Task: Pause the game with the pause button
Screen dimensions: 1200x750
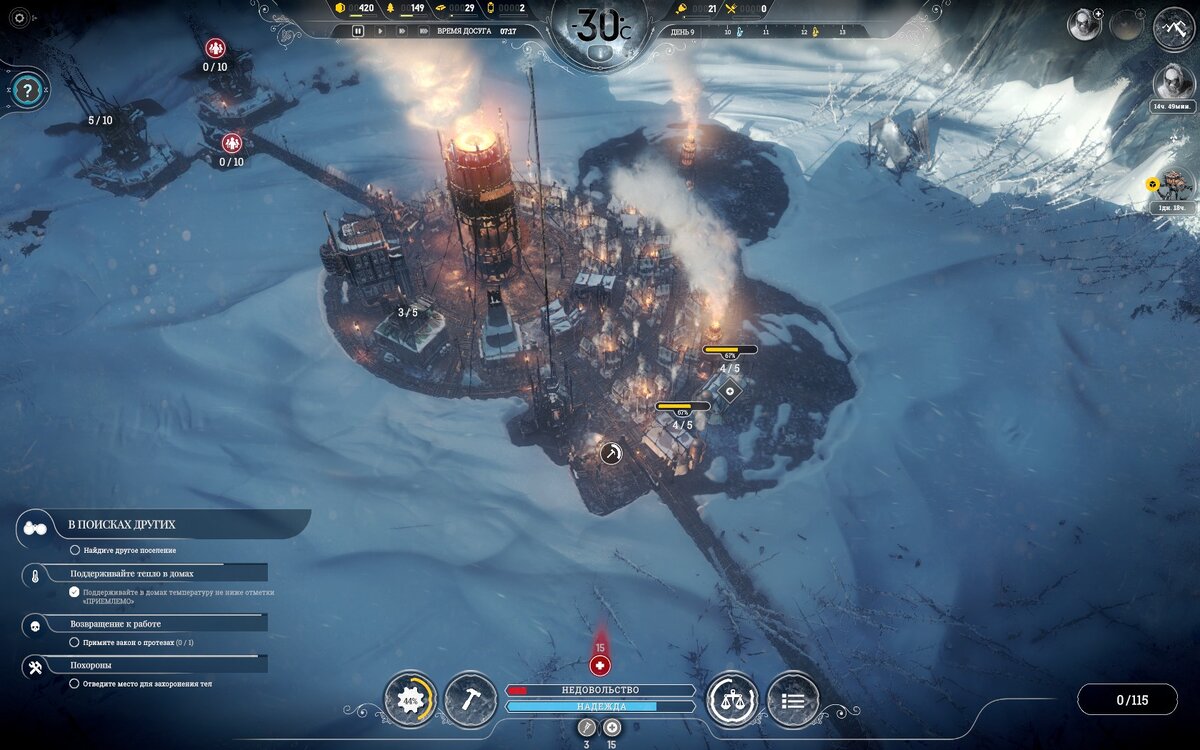Action: (x=358, y=31)
